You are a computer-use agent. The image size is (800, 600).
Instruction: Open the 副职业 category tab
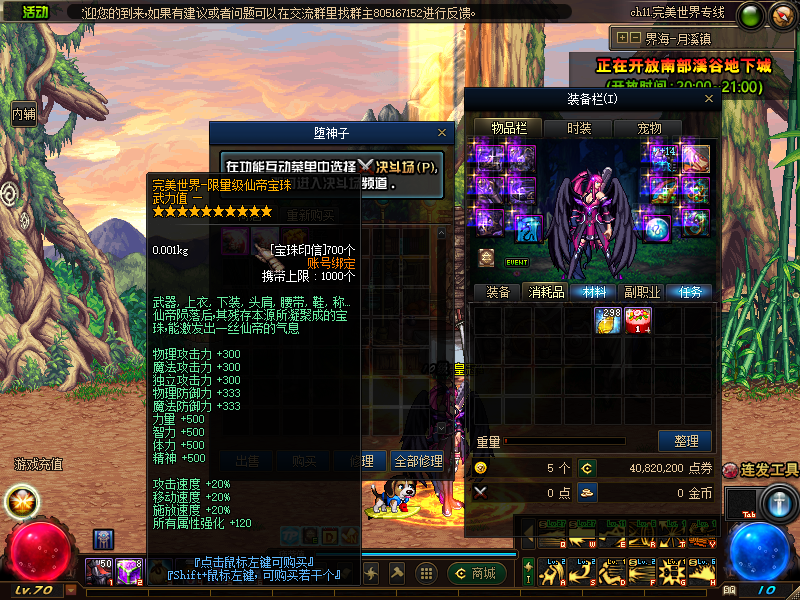coord(642,292)
